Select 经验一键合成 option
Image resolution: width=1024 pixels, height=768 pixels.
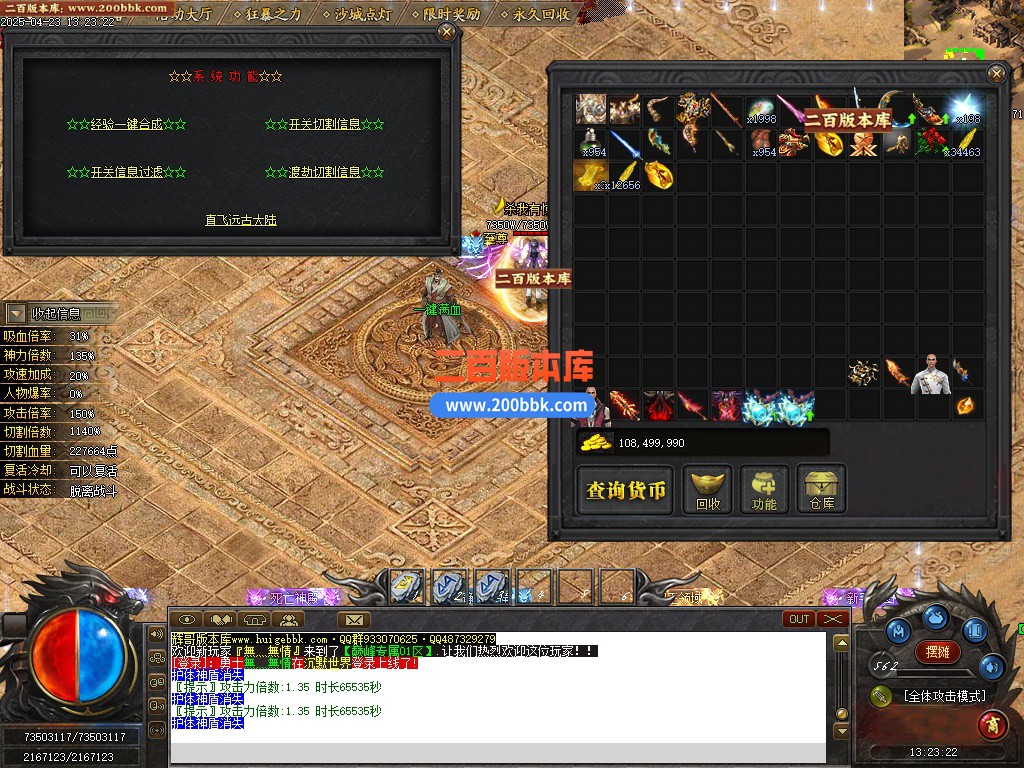tap(126, 125)
